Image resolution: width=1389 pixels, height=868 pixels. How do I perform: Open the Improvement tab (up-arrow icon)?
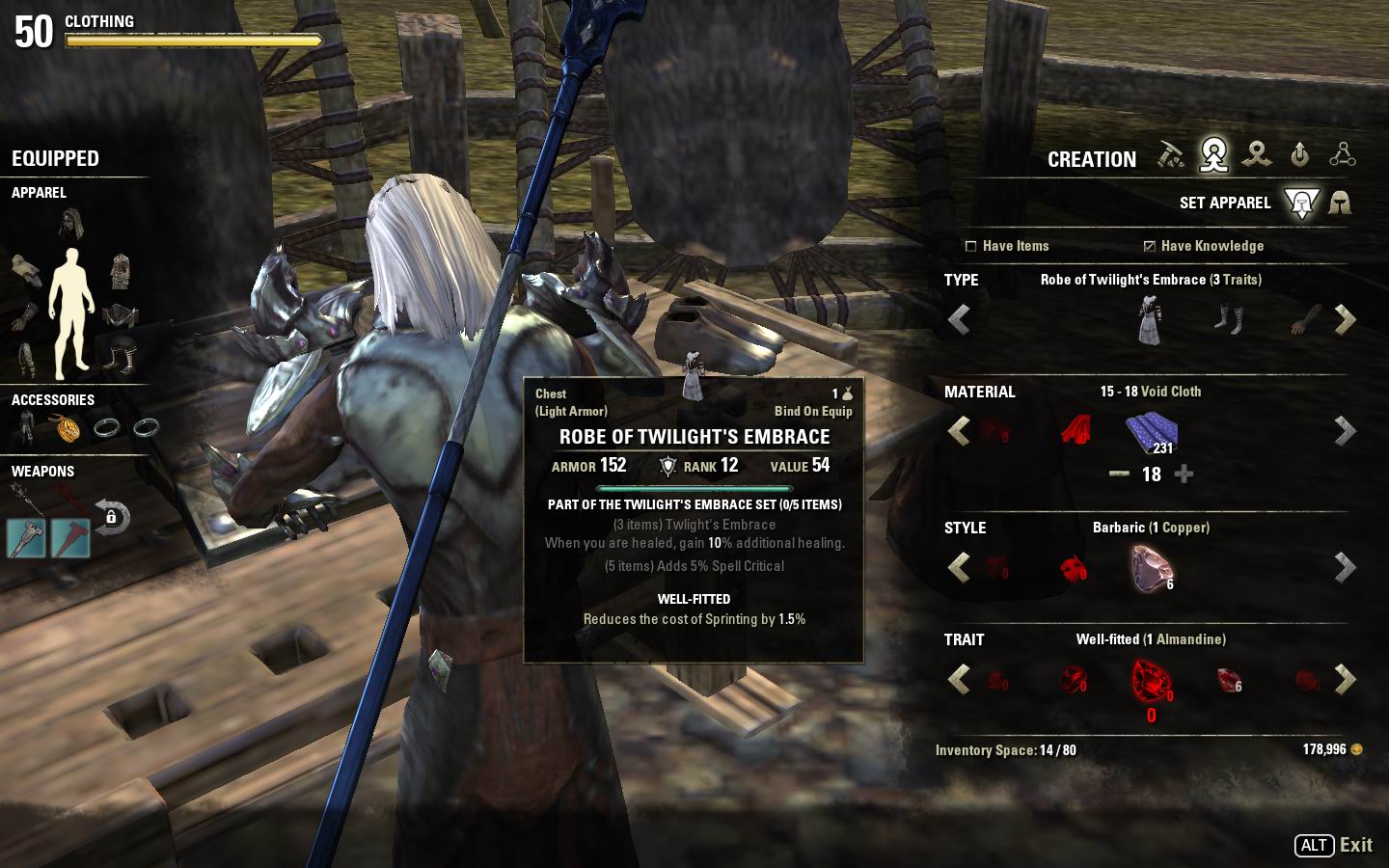[x=1299, y=154]
